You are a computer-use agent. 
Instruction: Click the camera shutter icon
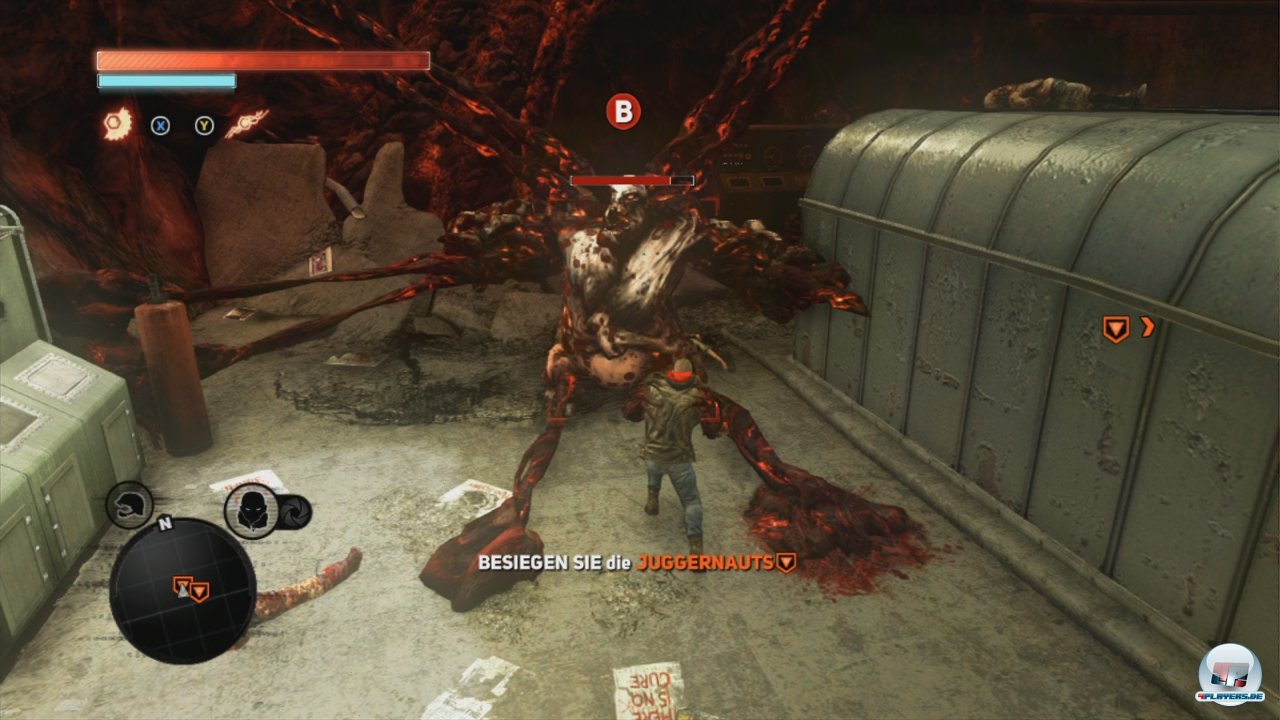tap(295, 512)
